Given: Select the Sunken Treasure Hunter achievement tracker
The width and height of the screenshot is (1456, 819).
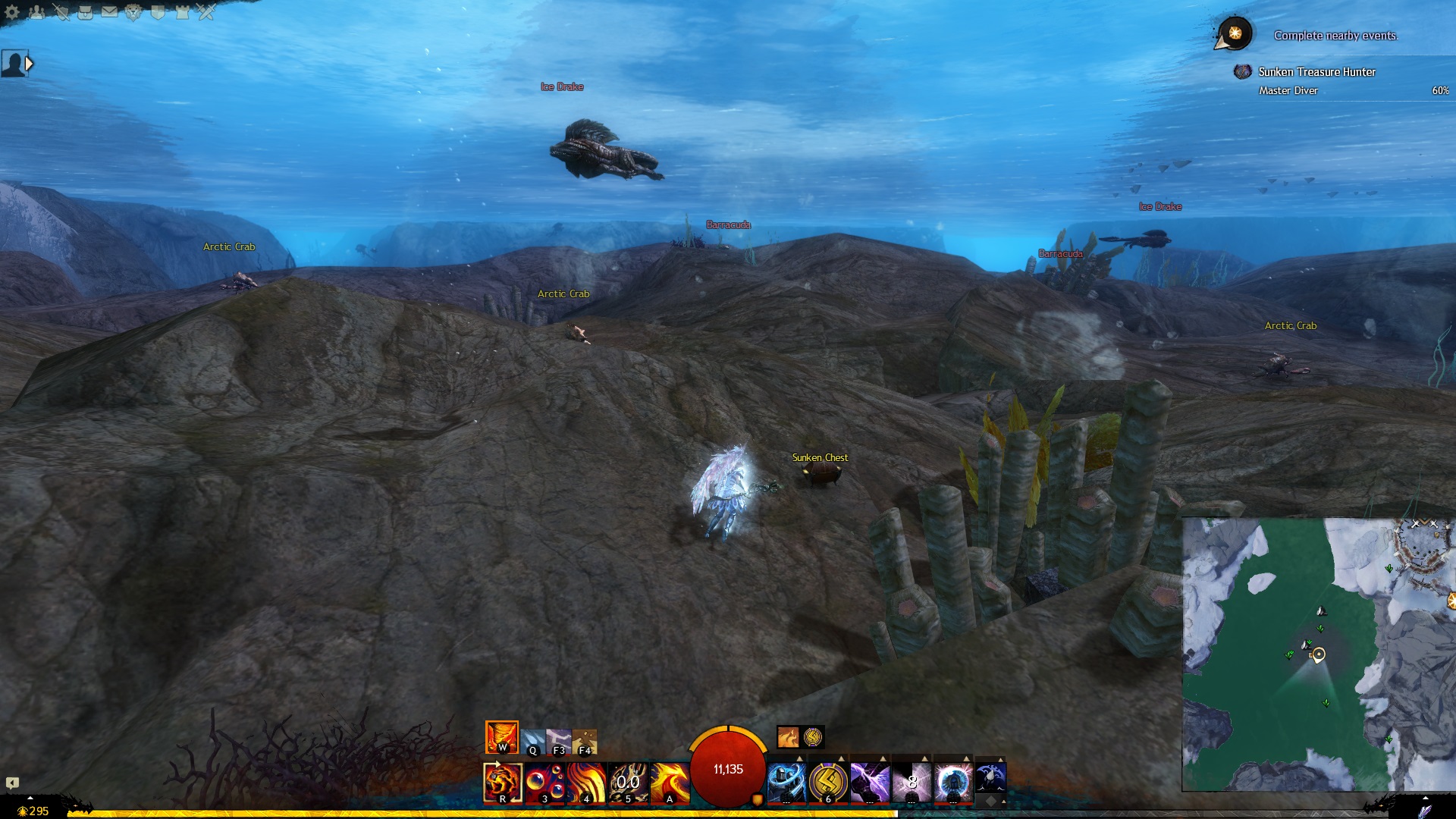Looking at the screenshot, I should coord(1316,72).
